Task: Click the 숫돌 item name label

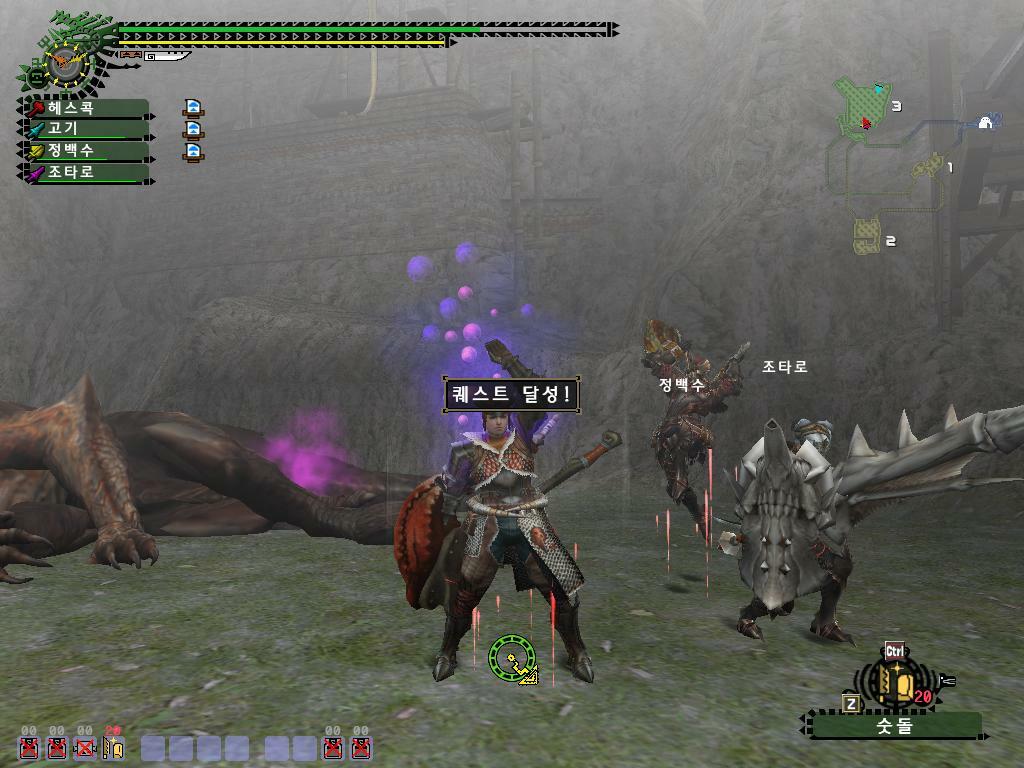Action: [895, 727]
